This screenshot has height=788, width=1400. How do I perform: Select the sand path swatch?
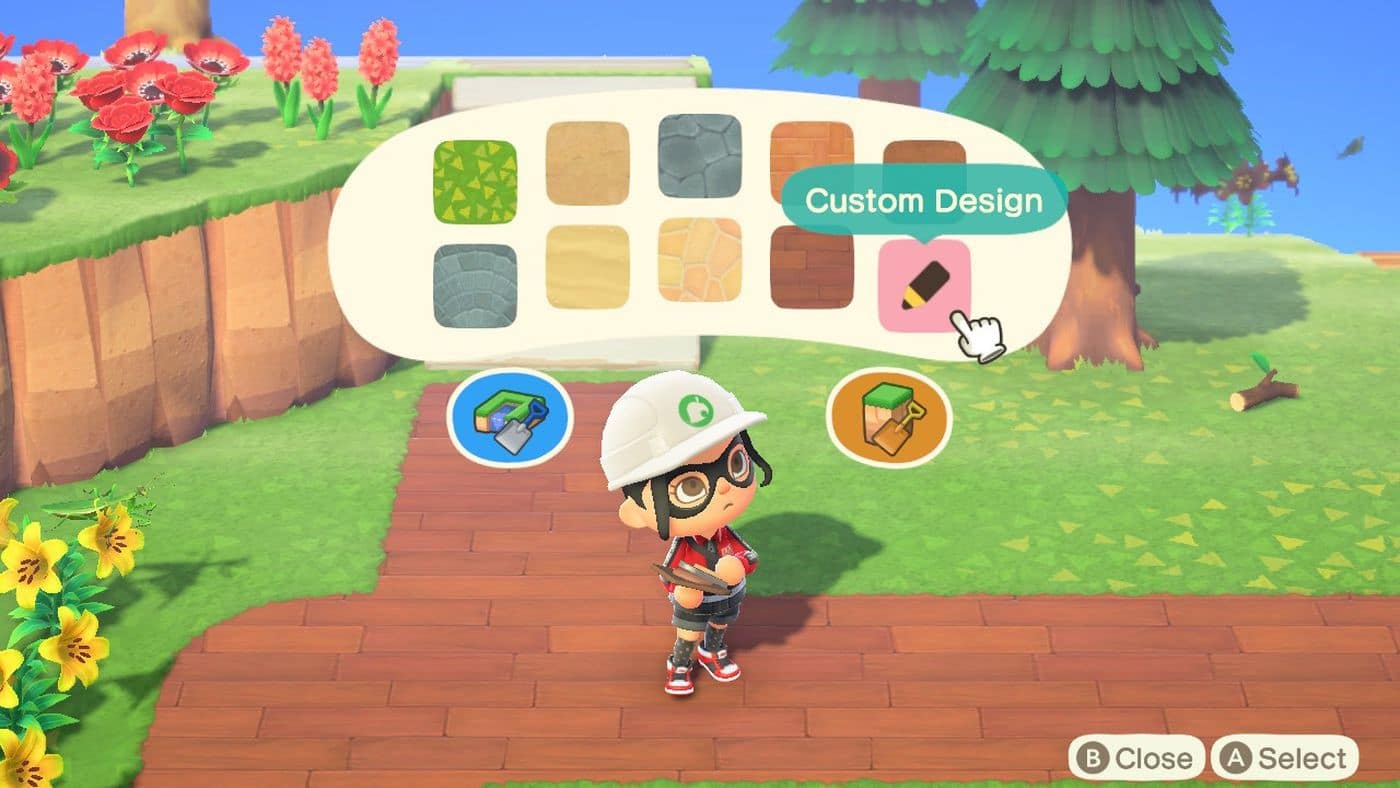(588, 160)
